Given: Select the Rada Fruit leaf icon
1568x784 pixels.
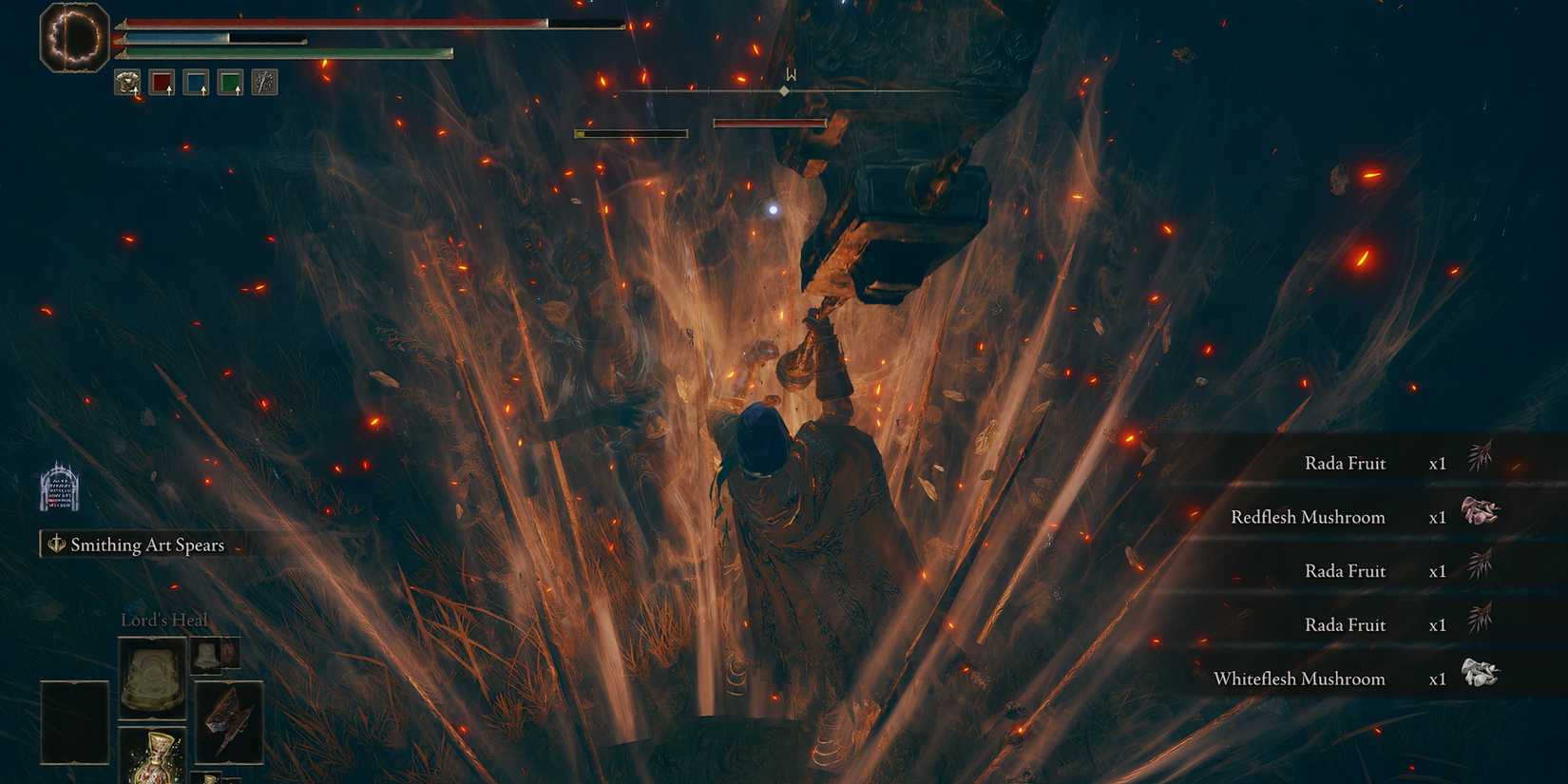Looking at the screenshot, I should pos(1481,459).
